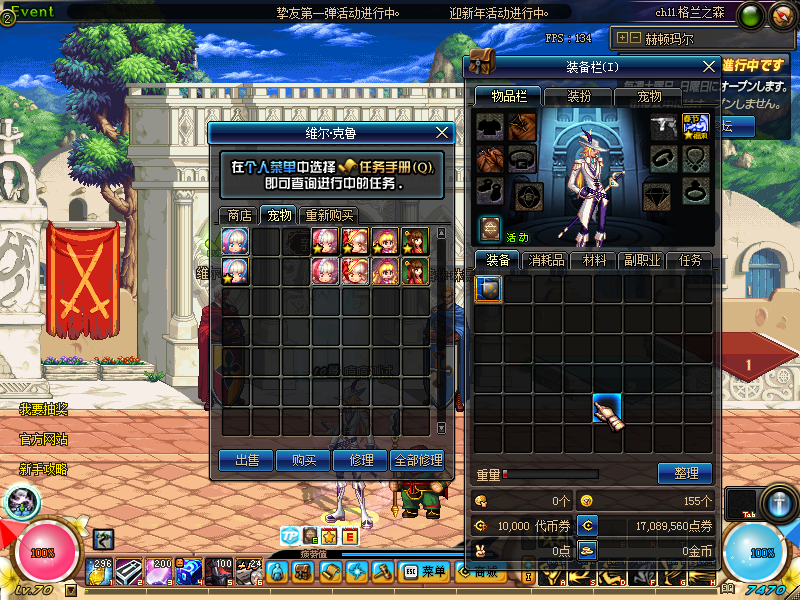
Task: Switch to the 商店 shop tab
Action: [239, 215]
